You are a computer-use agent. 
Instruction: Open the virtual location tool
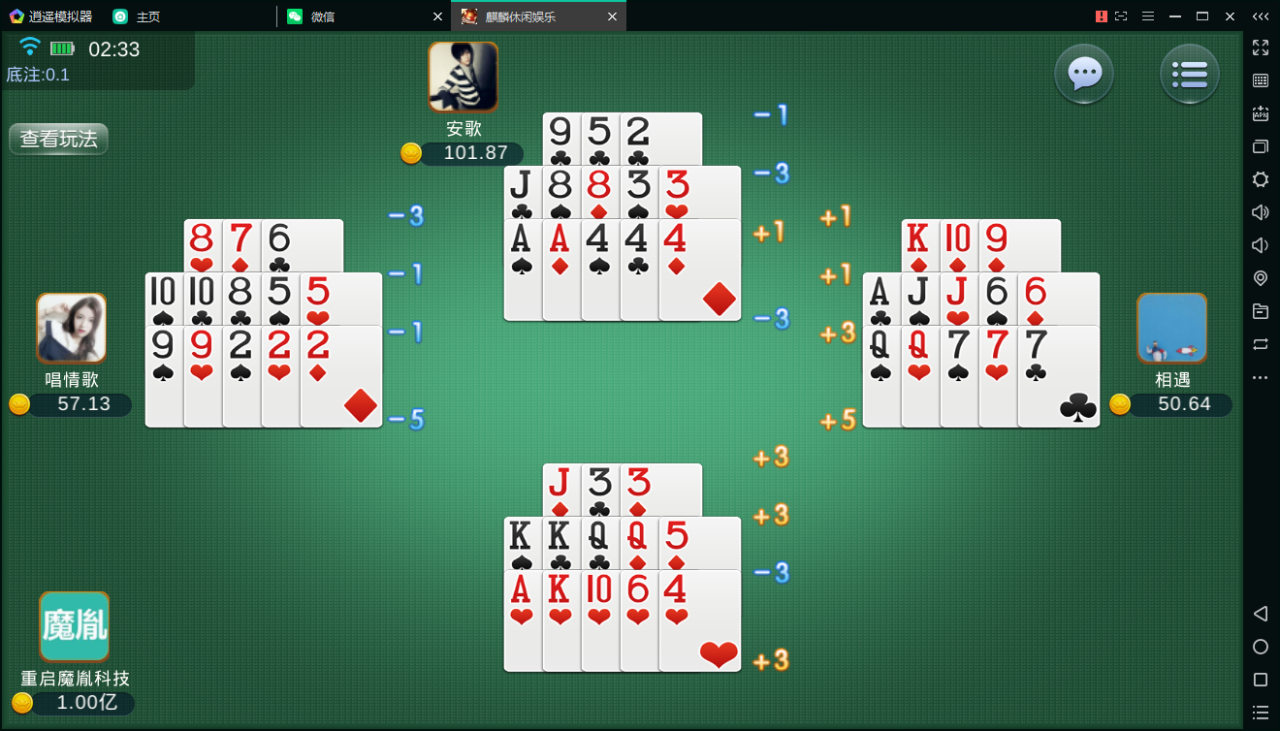(1260, 278)
